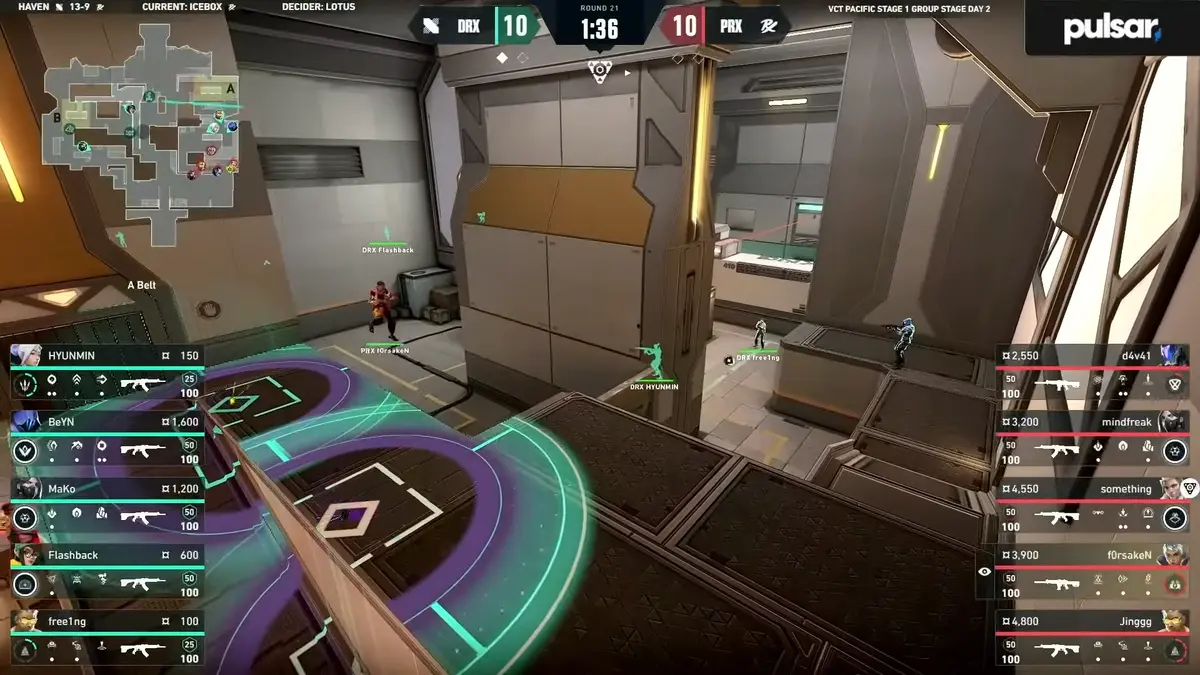
Task: Choose free1ng in the player list
Action: point(105,638)
